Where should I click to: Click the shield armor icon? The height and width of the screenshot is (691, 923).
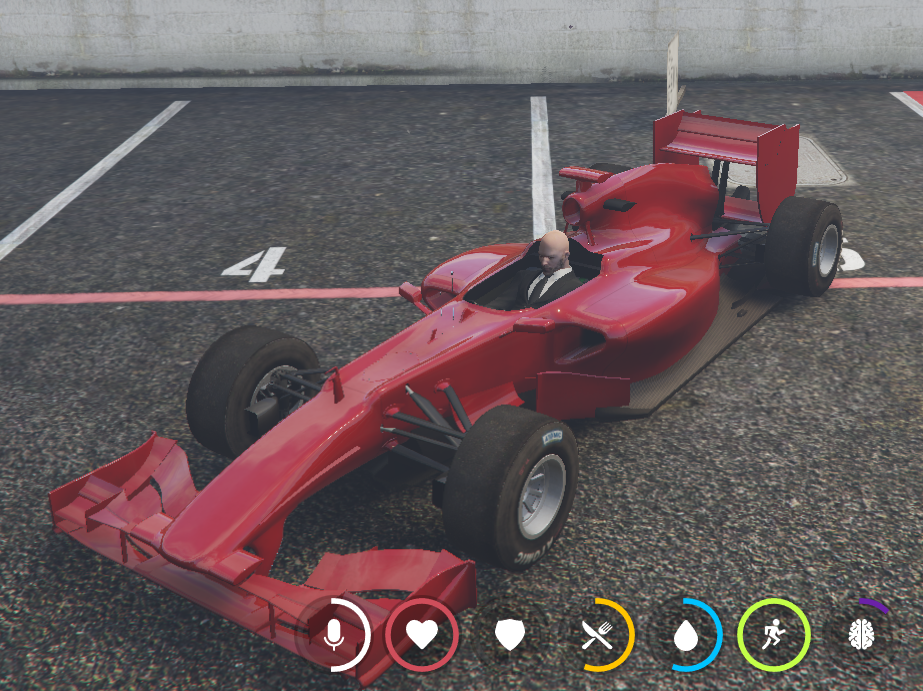point(510,634)
